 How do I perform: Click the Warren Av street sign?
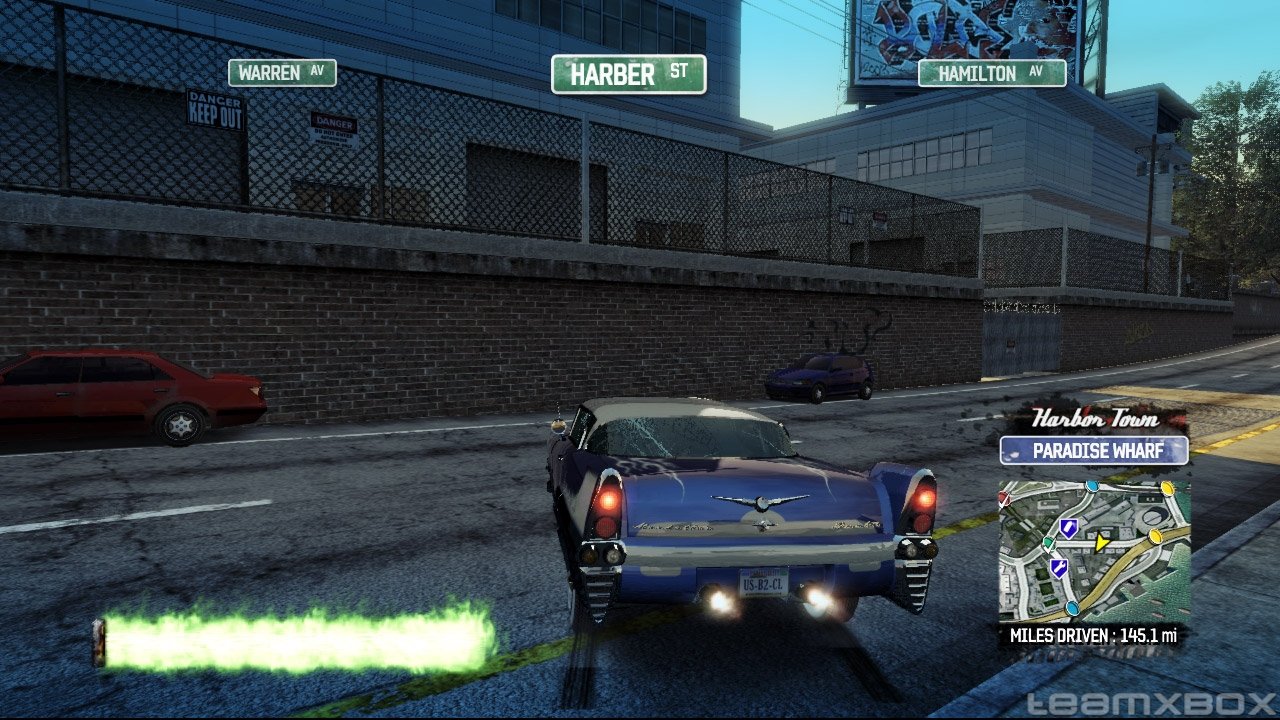pyautogui.click(x=282, y=73)
